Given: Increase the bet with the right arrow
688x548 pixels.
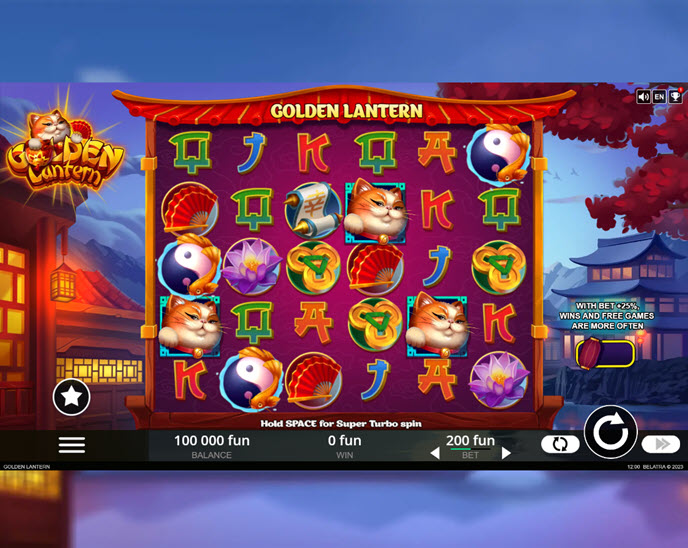Looking at the screenshot, I should click(506, 453).
